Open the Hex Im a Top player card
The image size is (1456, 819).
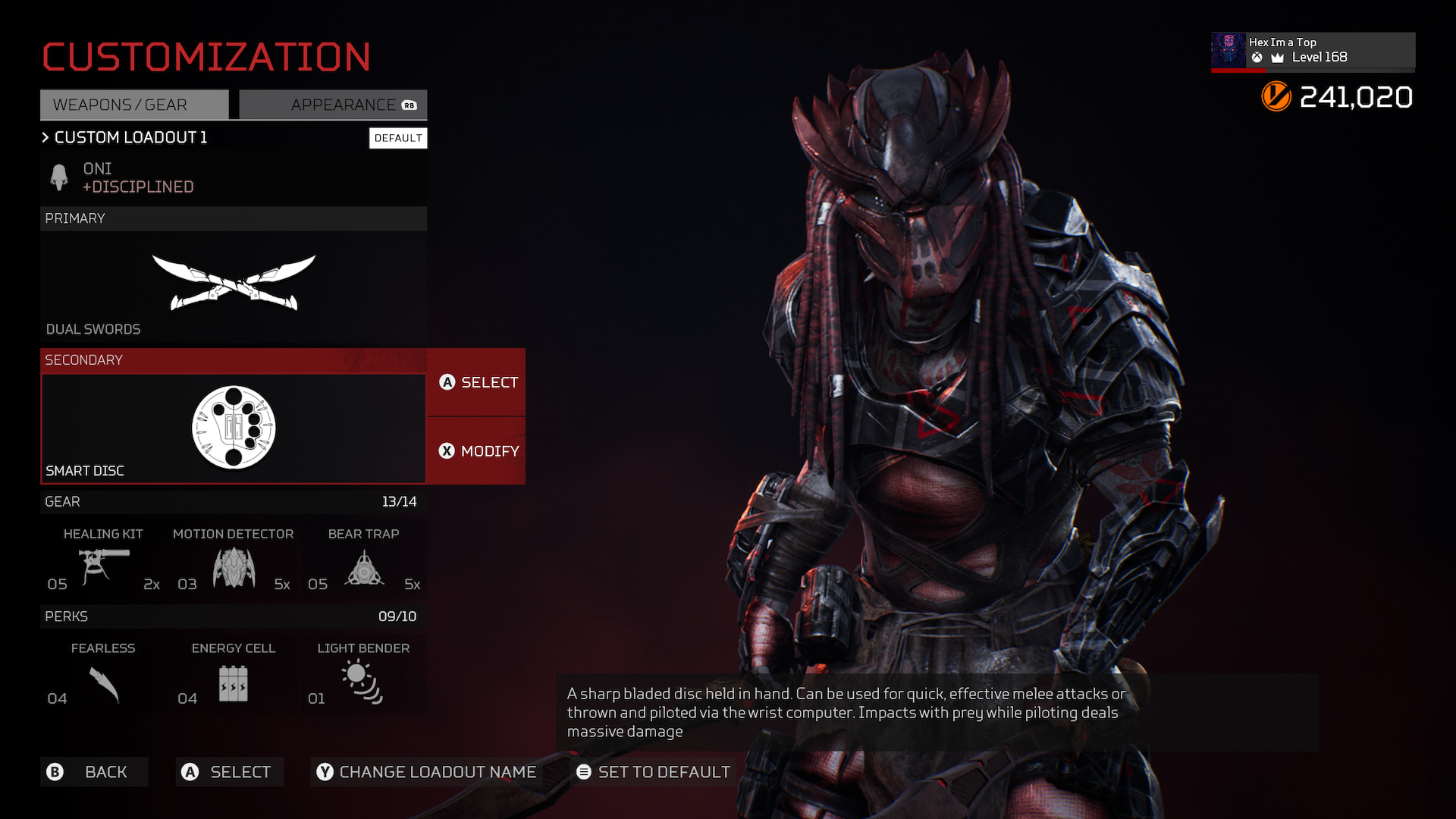[x=1313, y=50]
